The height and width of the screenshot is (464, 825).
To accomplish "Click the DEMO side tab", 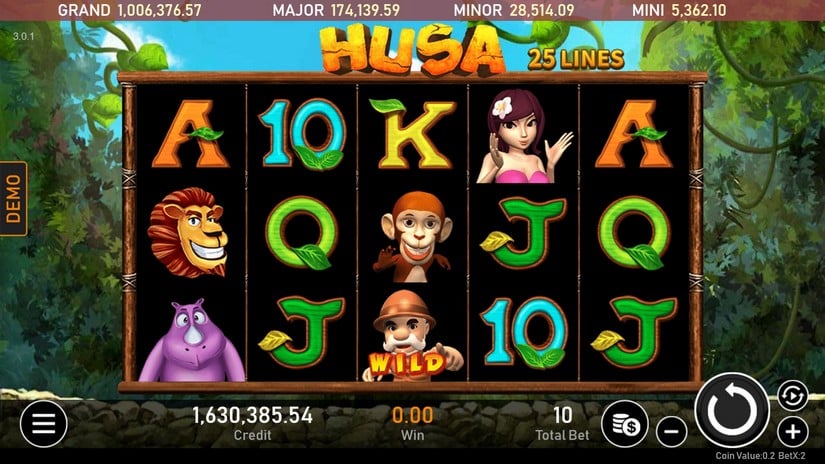I will coord(14,198).
